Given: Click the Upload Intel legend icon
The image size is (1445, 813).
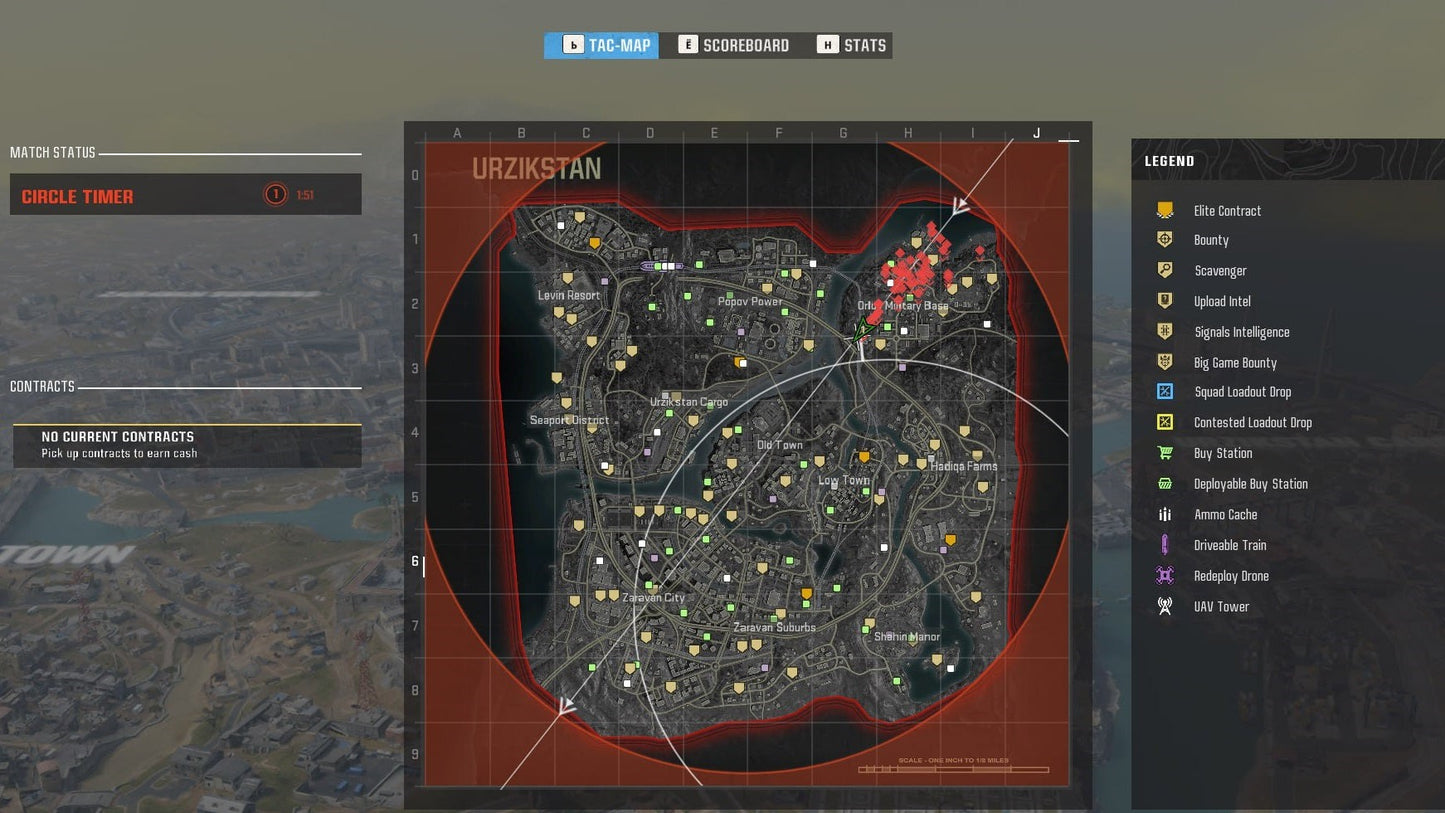Looking at the screenshot, I should pos(1165,301).
